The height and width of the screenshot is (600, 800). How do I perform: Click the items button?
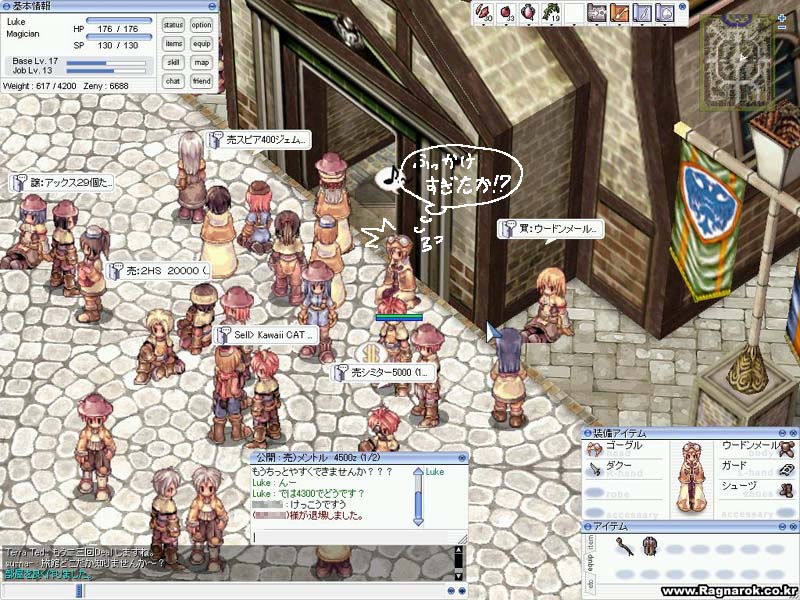[x=173, y=43]
